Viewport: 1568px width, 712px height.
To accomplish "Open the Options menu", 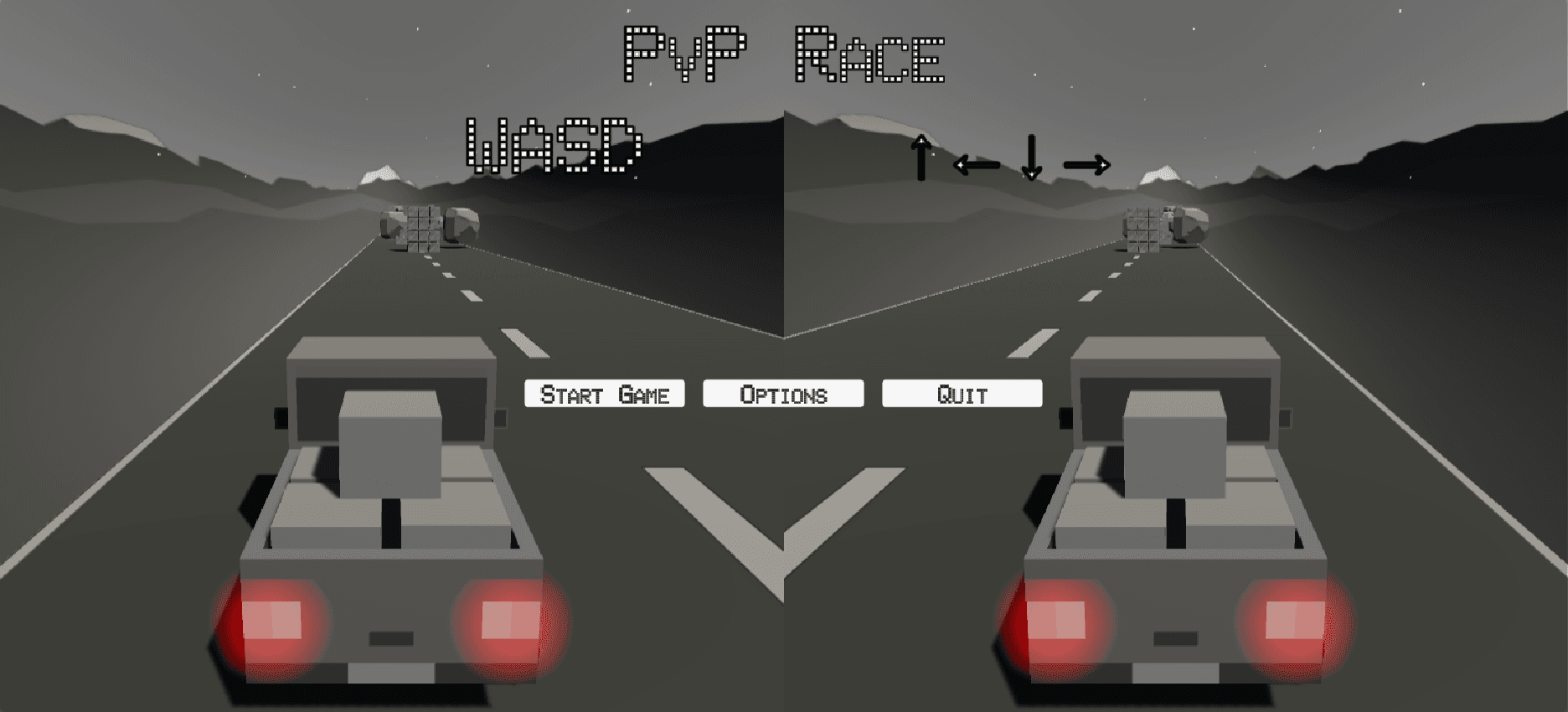I will coord(783,392).
